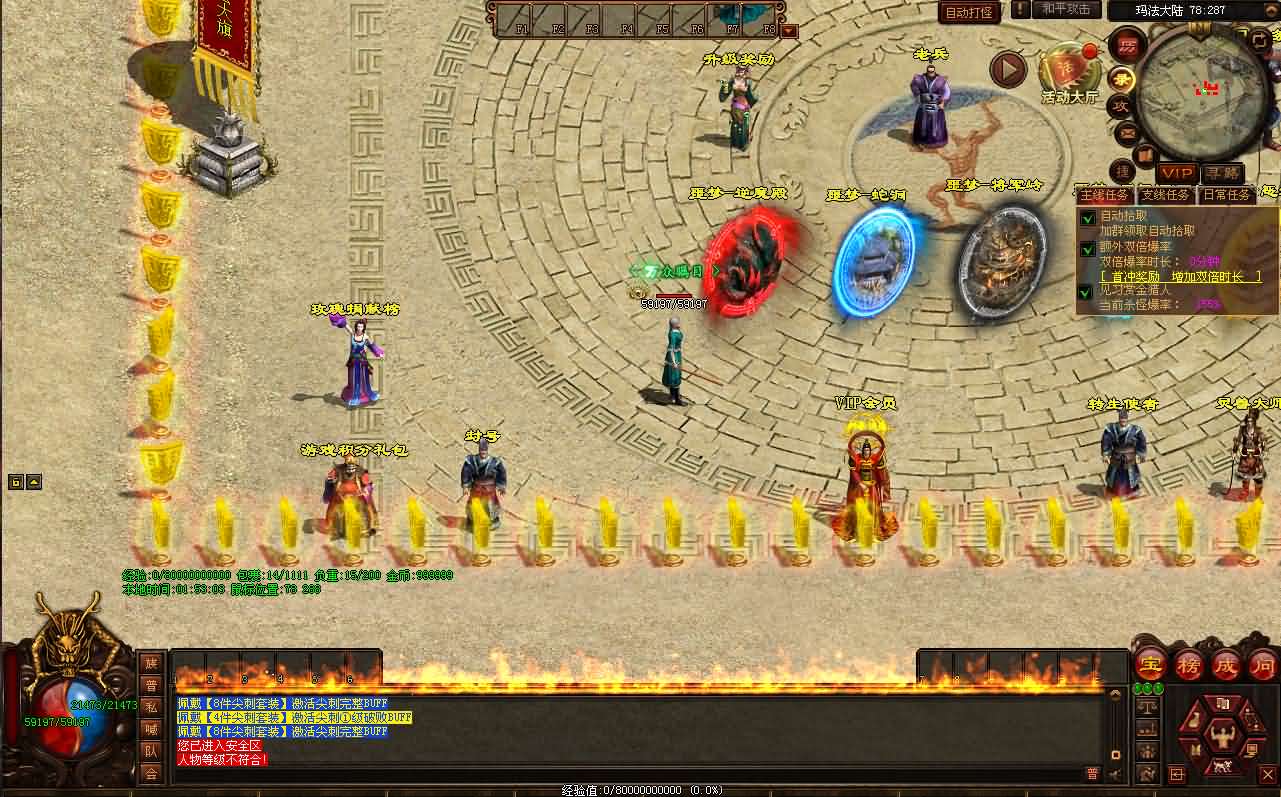Open the 成 achievement round button
The width and height of the screenshot is (1281, 797).
point(1226,663)
